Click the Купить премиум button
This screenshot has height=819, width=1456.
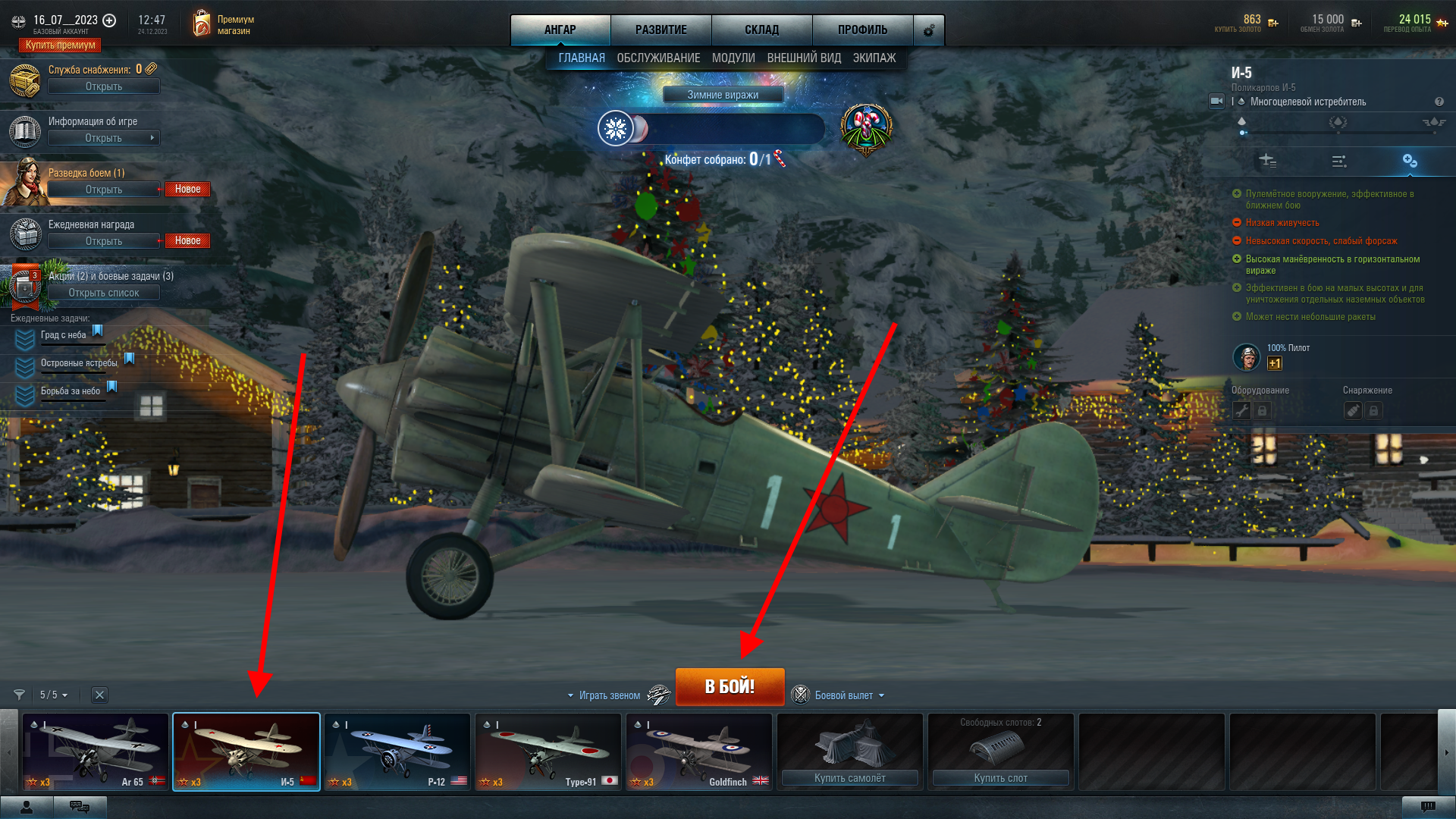coord(60,45)
